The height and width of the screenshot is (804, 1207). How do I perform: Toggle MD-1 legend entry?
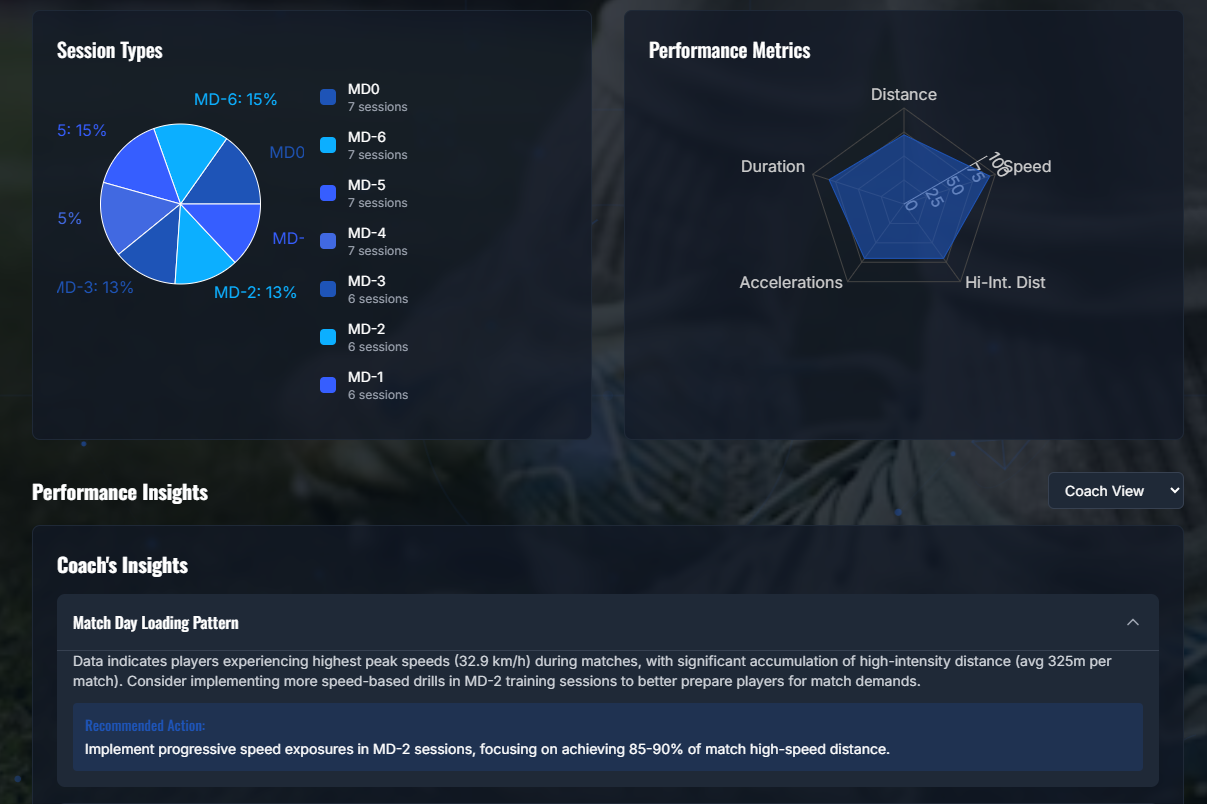365,385
